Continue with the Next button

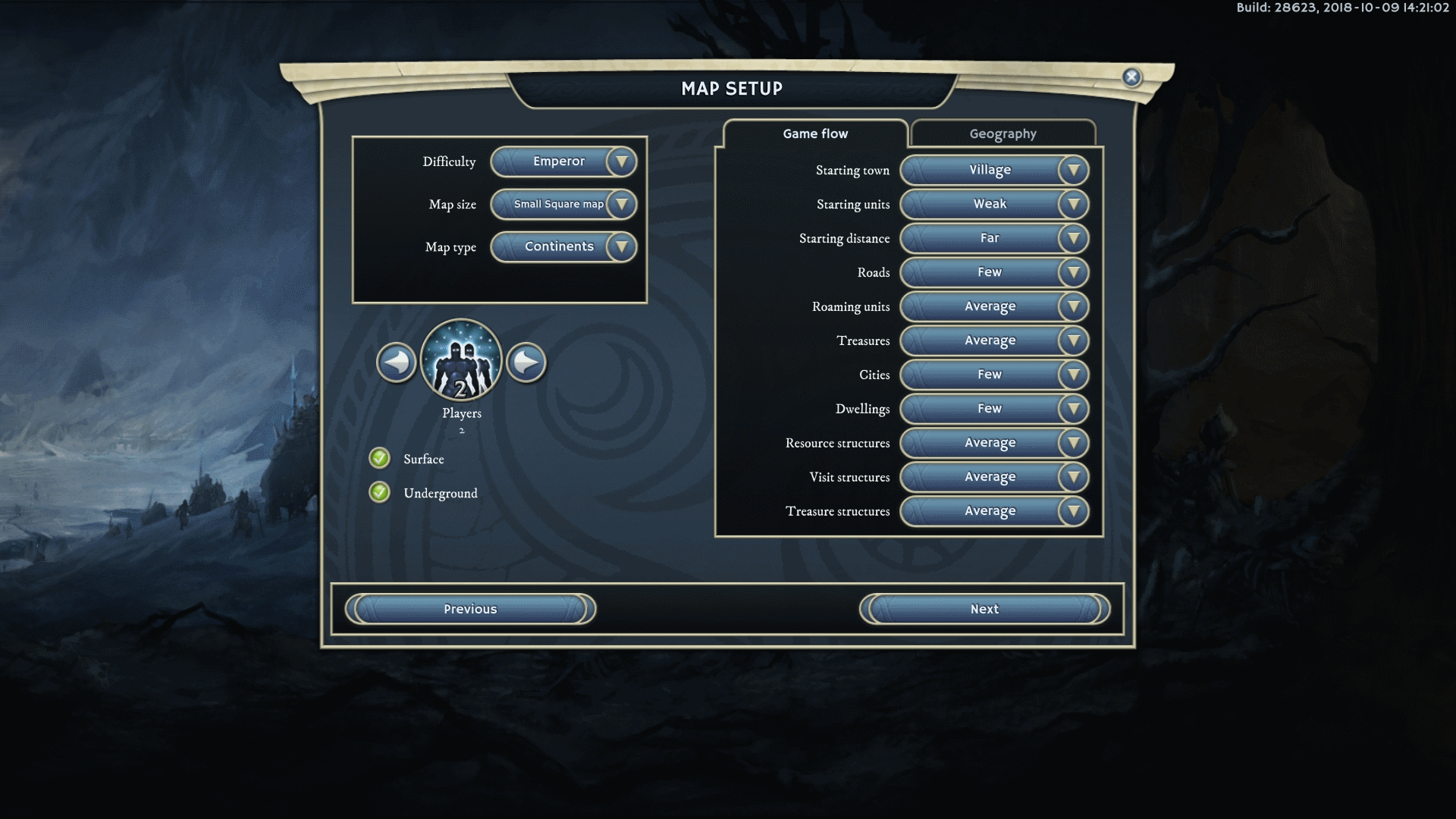[x=984, y=609]
